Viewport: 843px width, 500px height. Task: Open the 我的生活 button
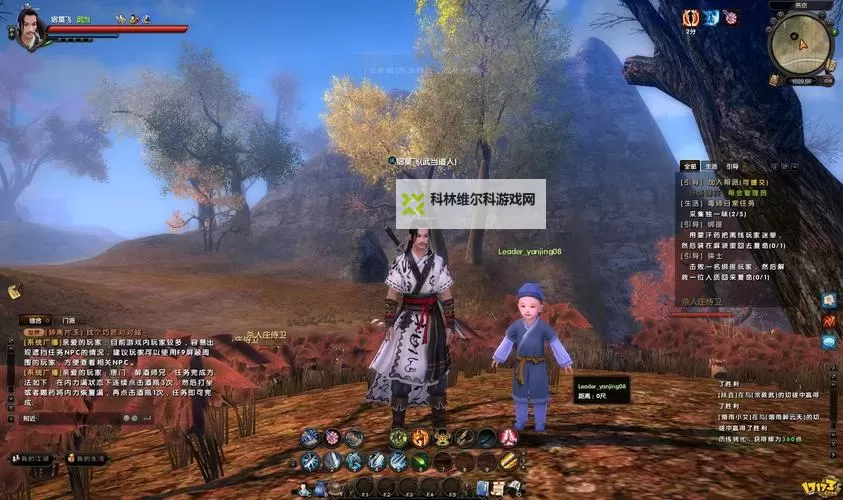pyautogui.click(x=86, y=458)
